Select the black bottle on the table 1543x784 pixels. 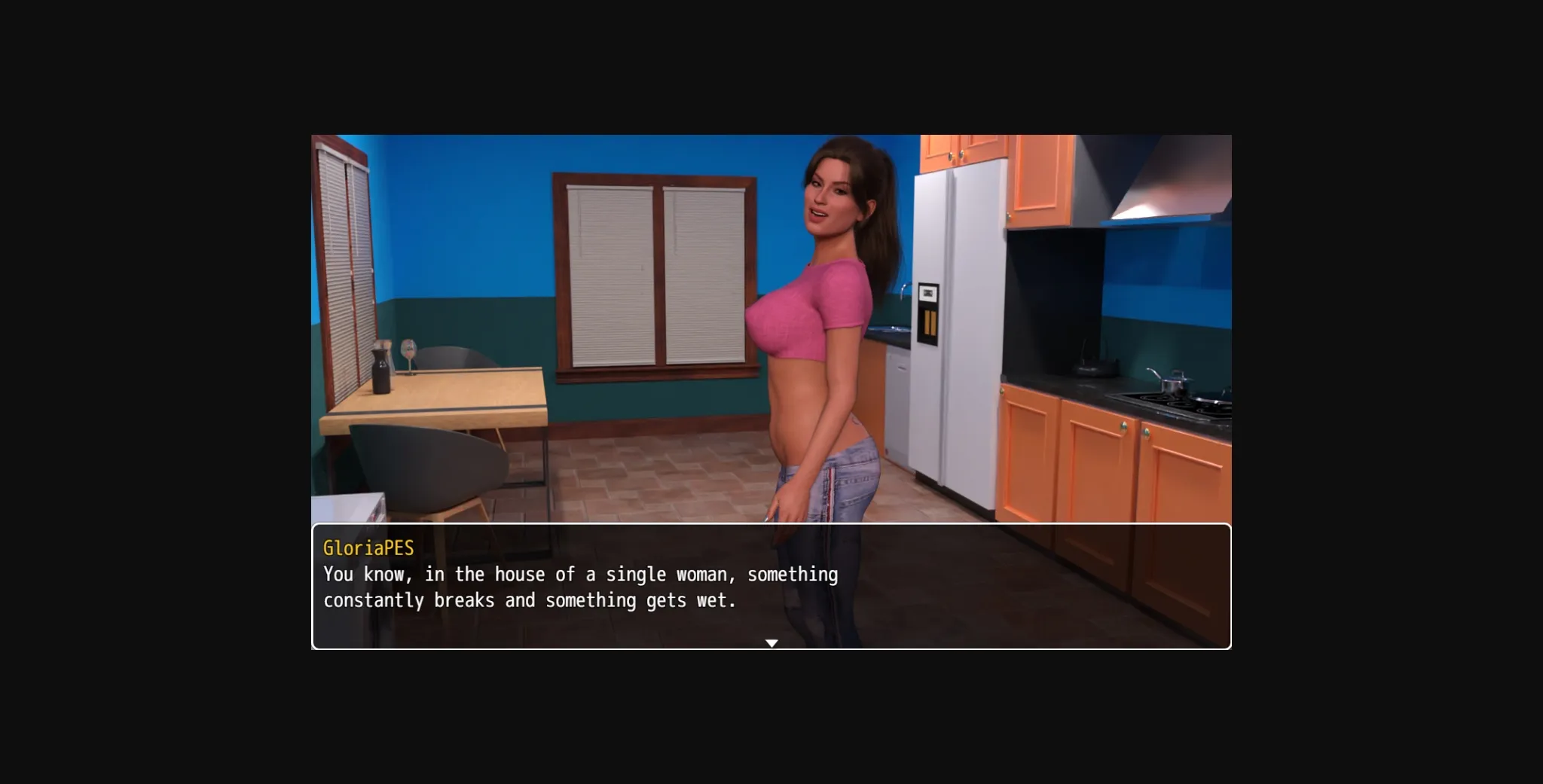point(382,369)
